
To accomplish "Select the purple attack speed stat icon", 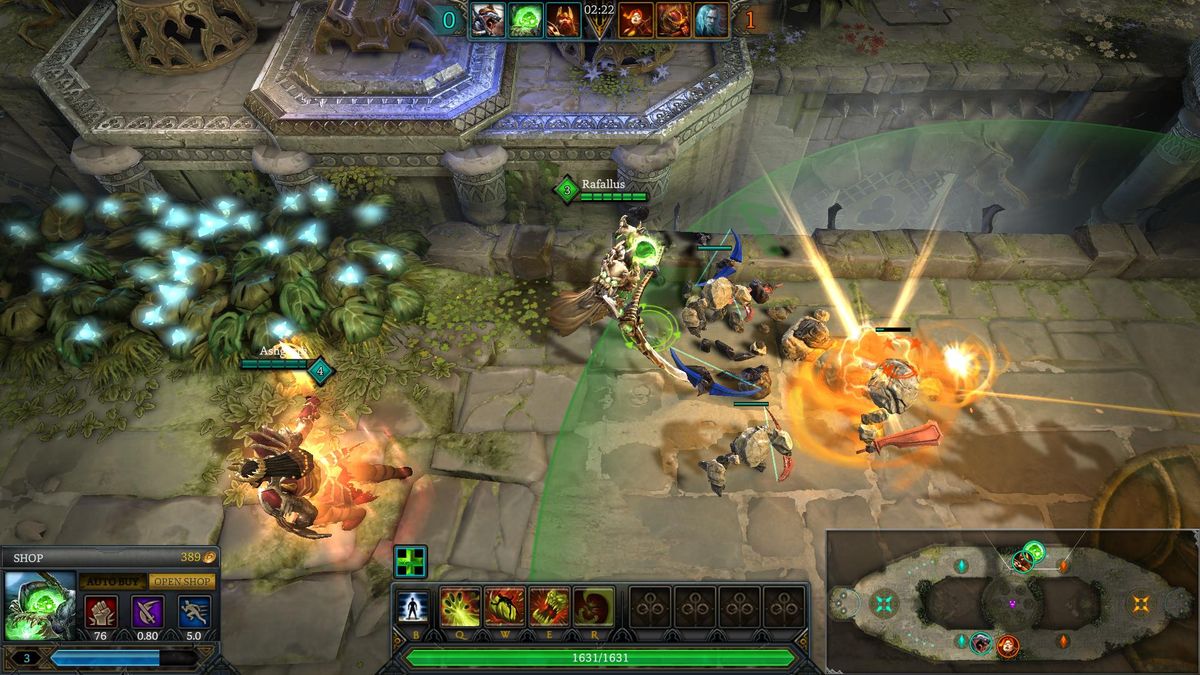I will coord(147,610).
